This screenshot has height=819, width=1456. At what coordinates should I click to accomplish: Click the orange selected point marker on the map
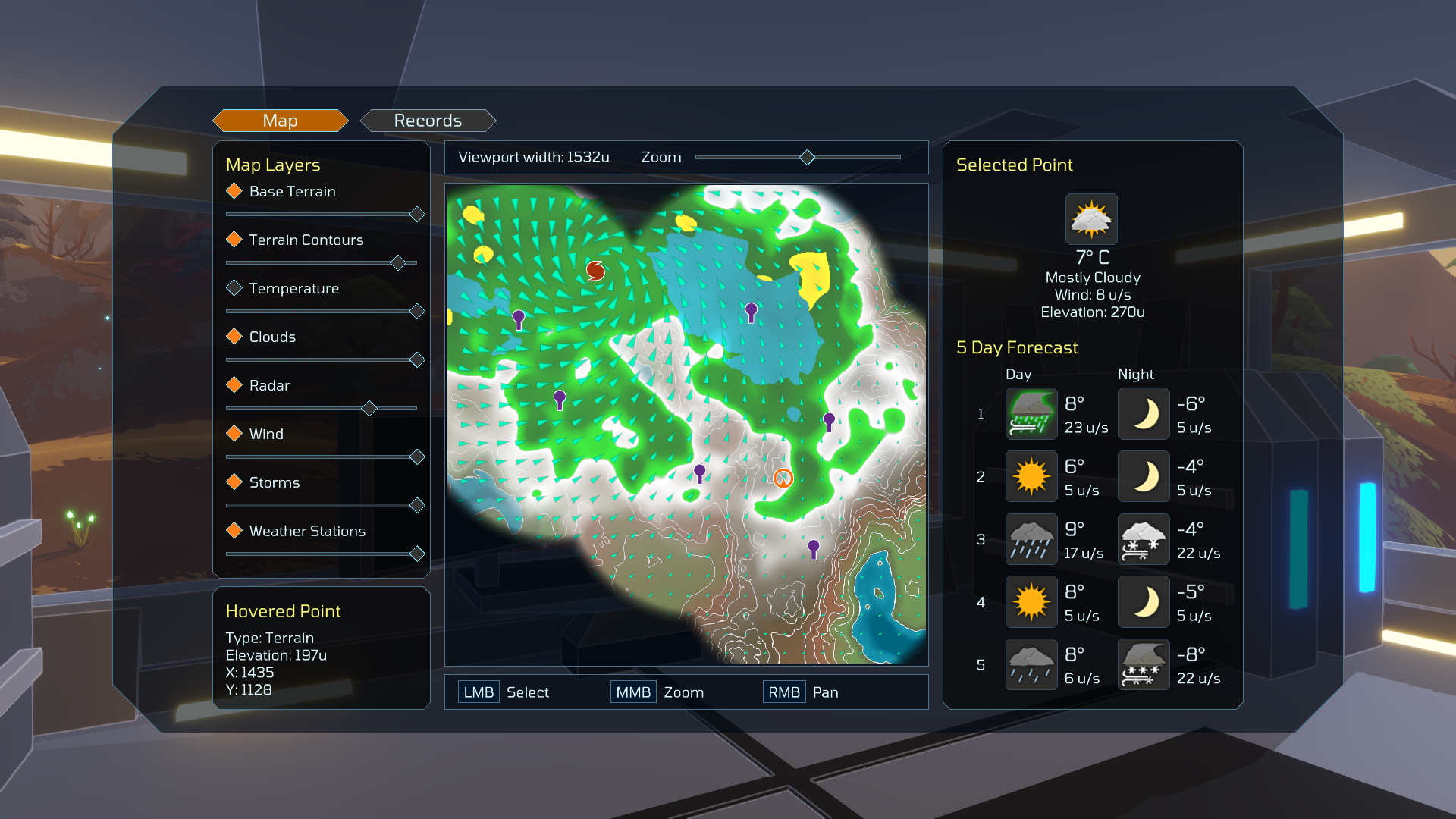tap(783, 478)
